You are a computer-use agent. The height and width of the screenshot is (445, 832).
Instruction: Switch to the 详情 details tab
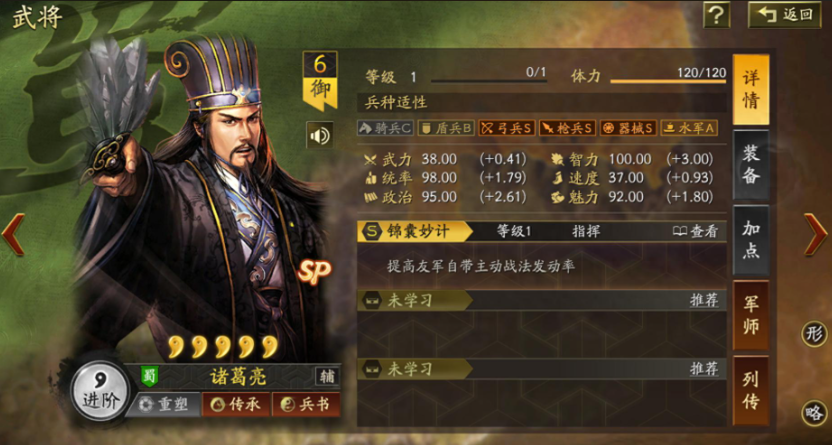750,90
